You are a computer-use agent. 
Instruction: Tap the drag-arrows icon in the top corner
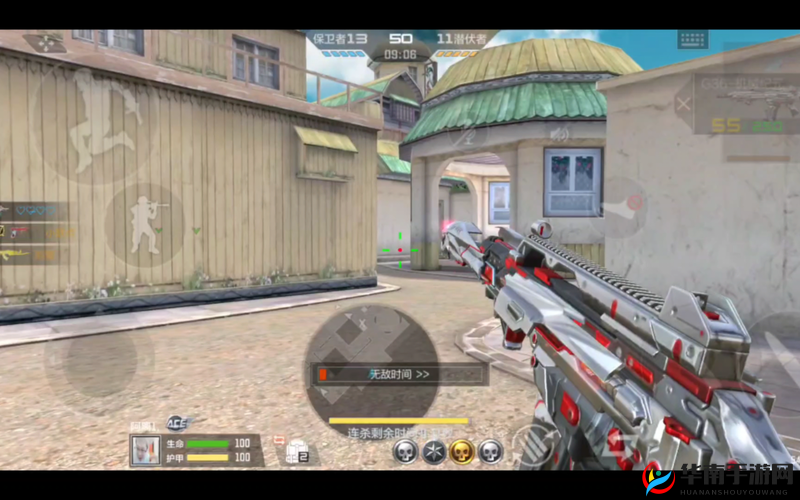pyautogui.click(x=44, y=43)
